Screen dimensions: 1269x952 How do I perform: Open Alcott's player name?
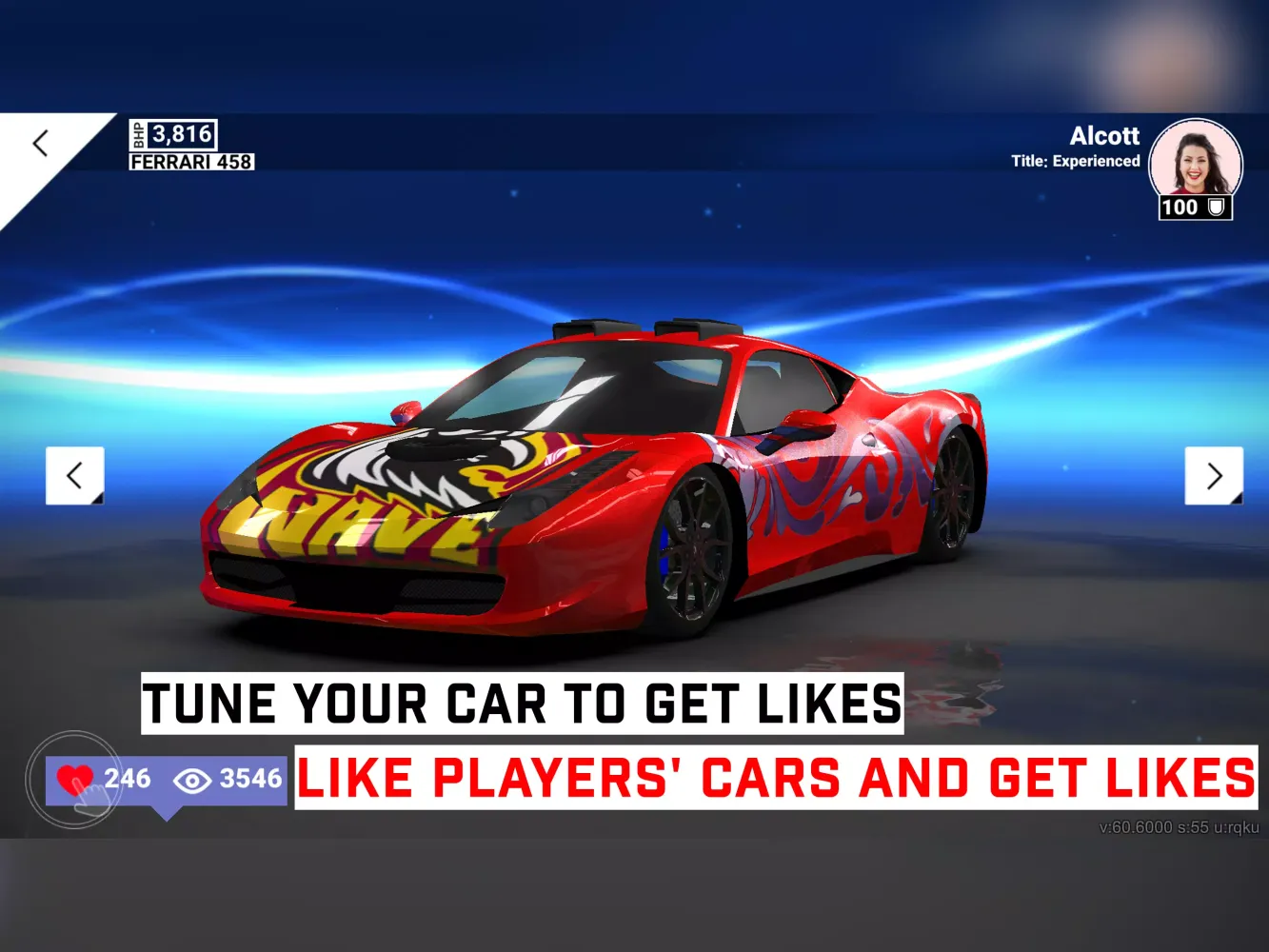[x=1105, y=135]
